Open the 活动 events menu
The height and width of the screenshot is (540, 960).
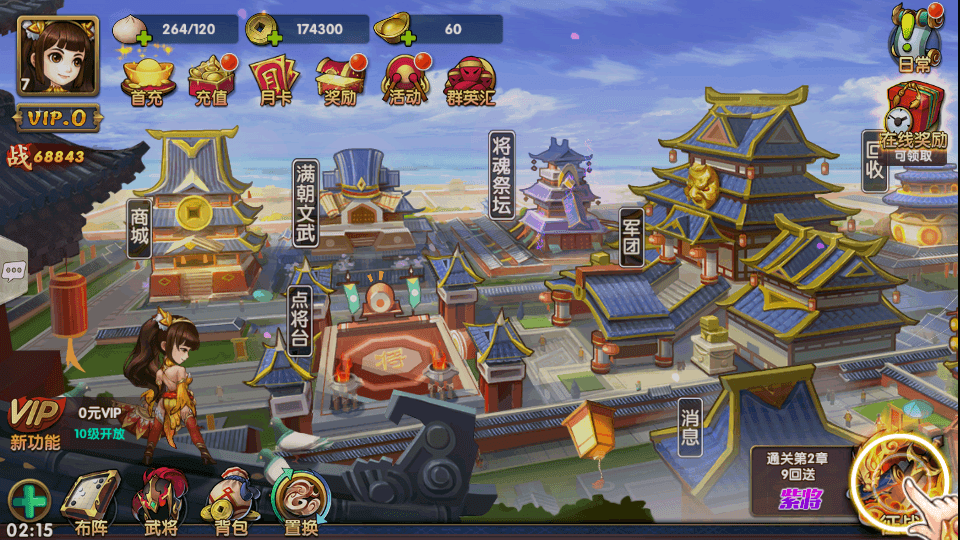406,80
